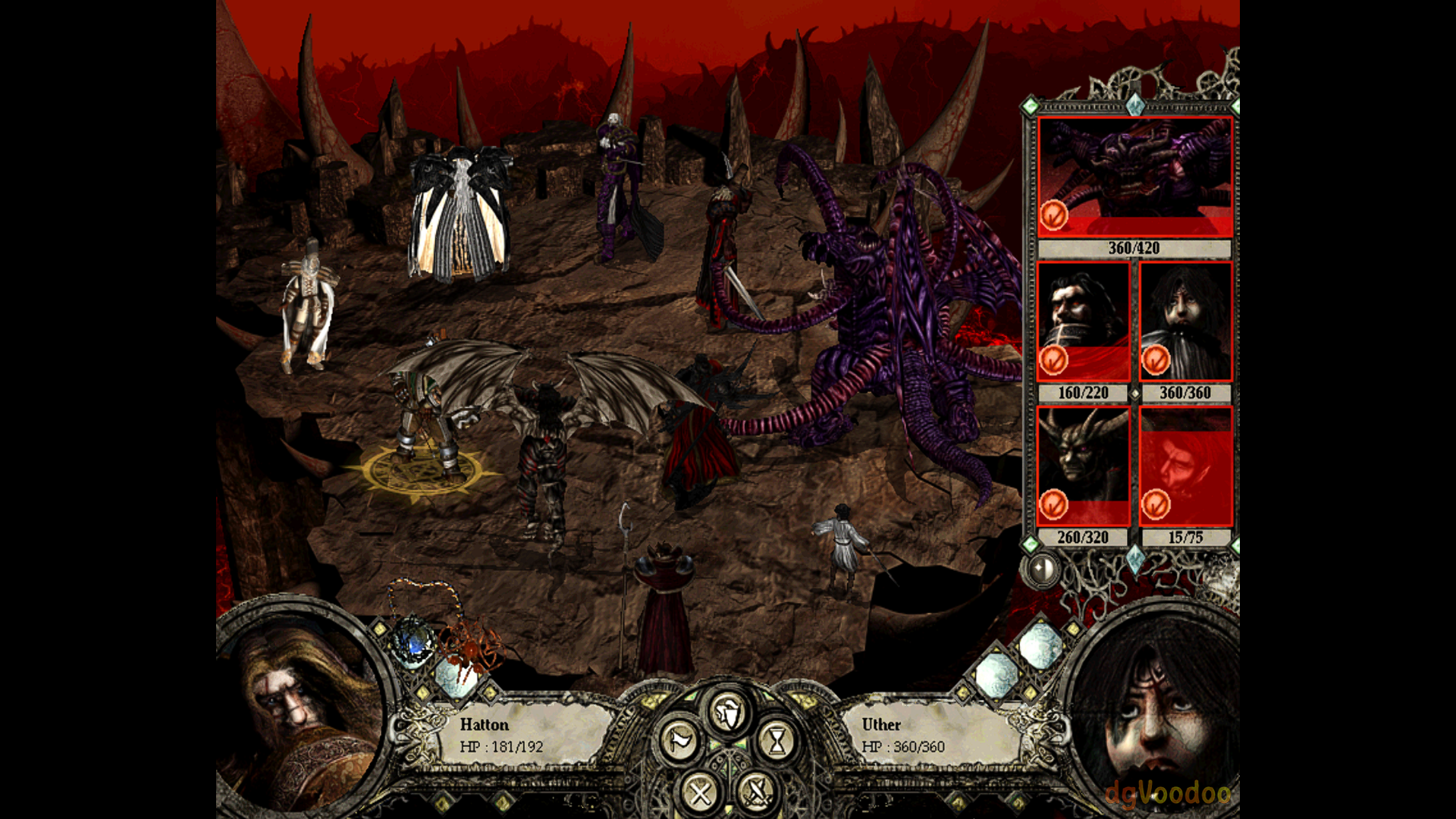Image resolution: width=1456 pixels, height=819 pixels.
Task: Pick the horned demon portrait
Action: [x=1083, y=466]
